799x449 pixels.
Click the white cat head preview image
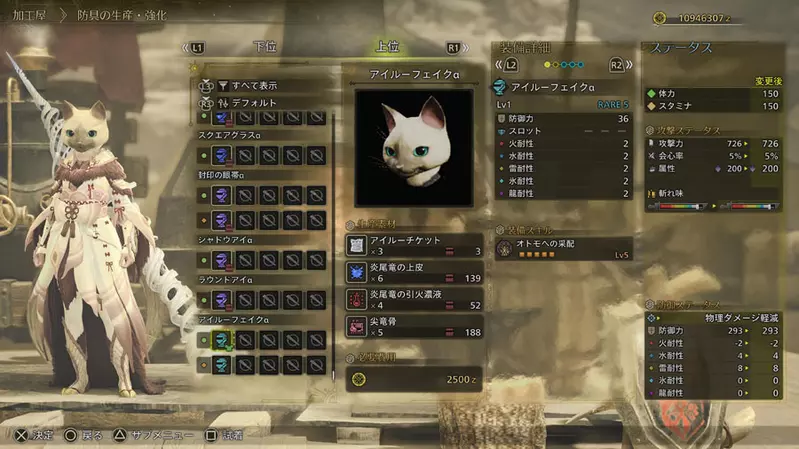pyautogui.click(x=414, y=147)
